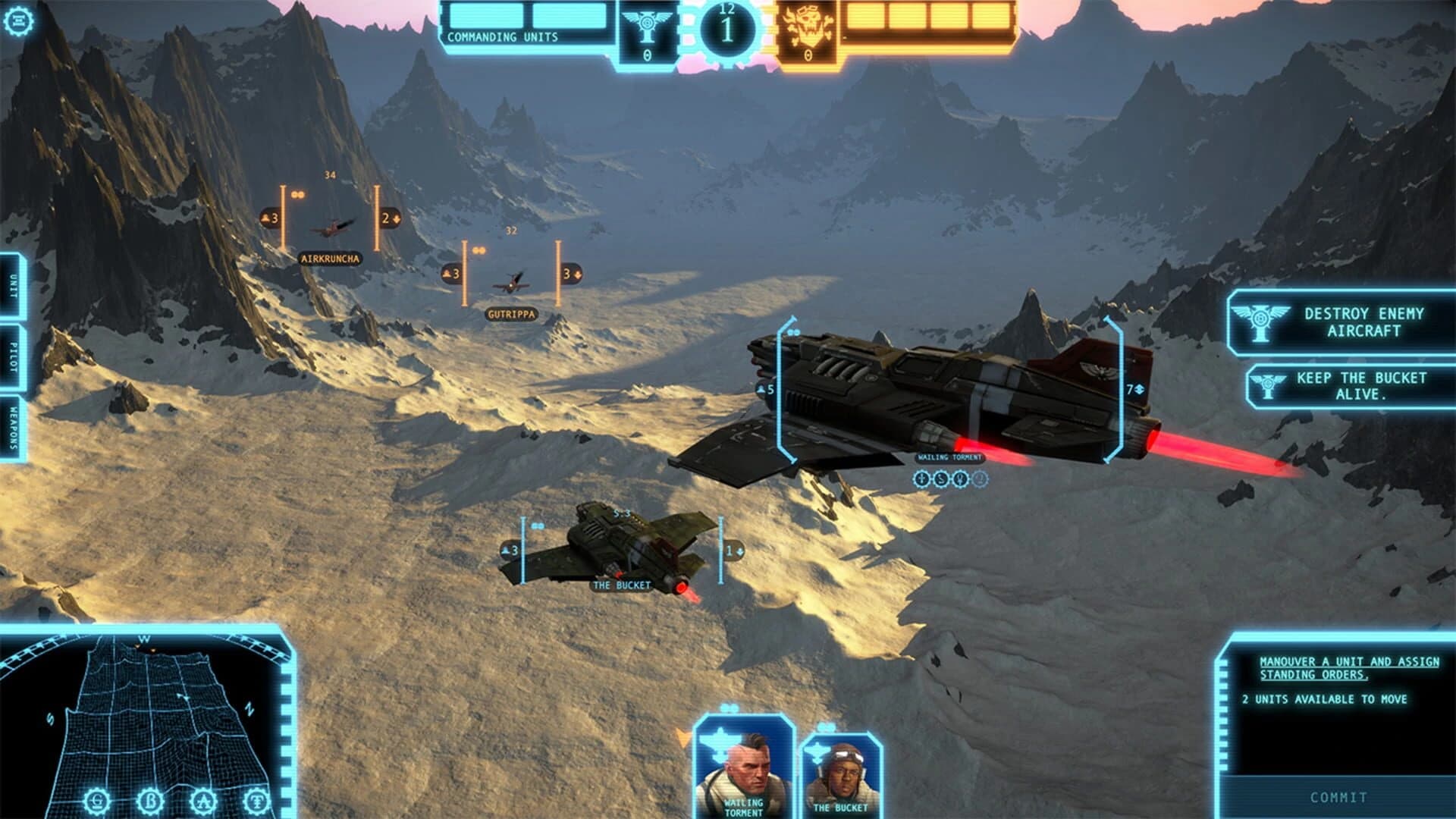This screenshot has width=1456, height=819.
Task: Select the first standing order gear icon under Wailing Torment
Action: click(x=921, y=479)
